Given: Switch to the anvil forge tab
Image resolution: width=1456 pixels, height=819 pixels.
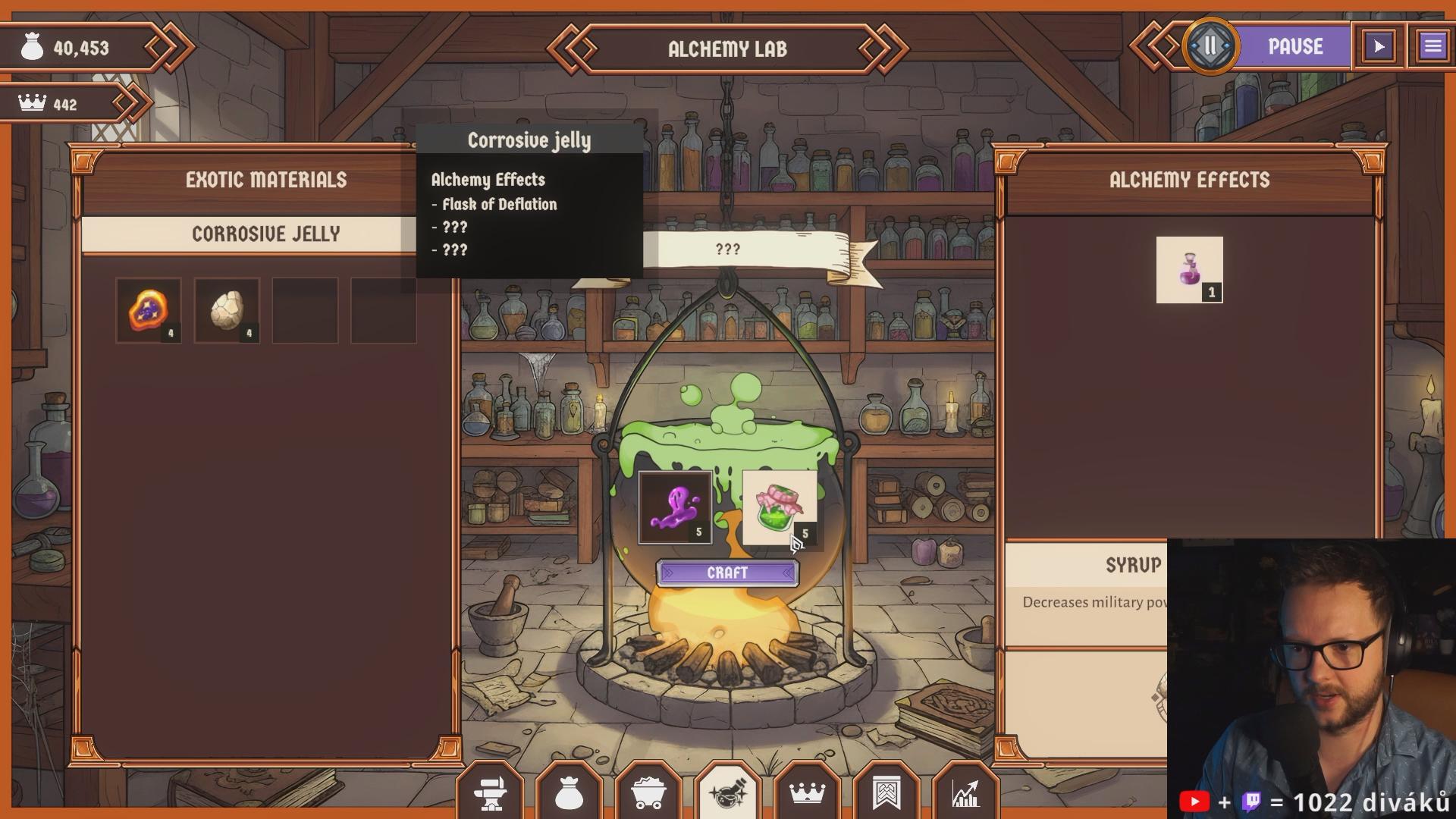Looking at the screenshot, I should [491, 793].
